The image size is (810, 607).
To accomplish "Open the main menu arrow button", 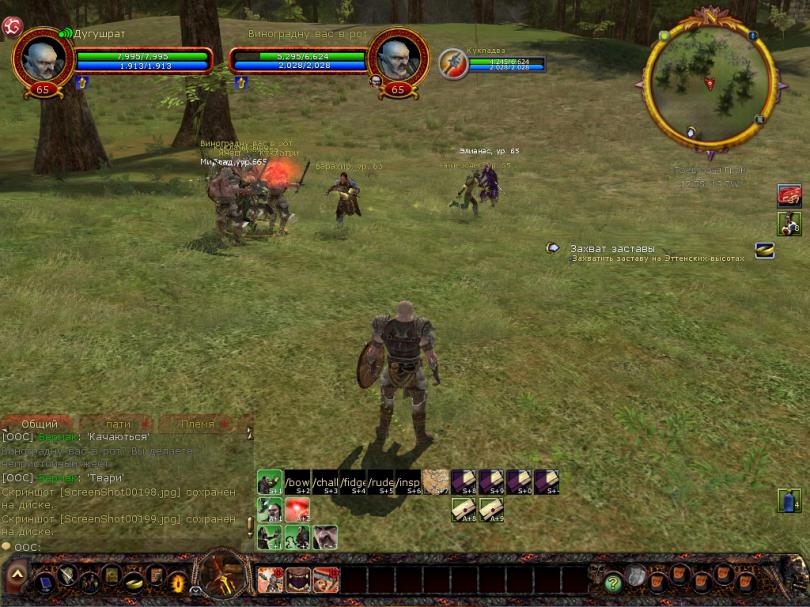I will pyautogui.click(x=17, y=577).
